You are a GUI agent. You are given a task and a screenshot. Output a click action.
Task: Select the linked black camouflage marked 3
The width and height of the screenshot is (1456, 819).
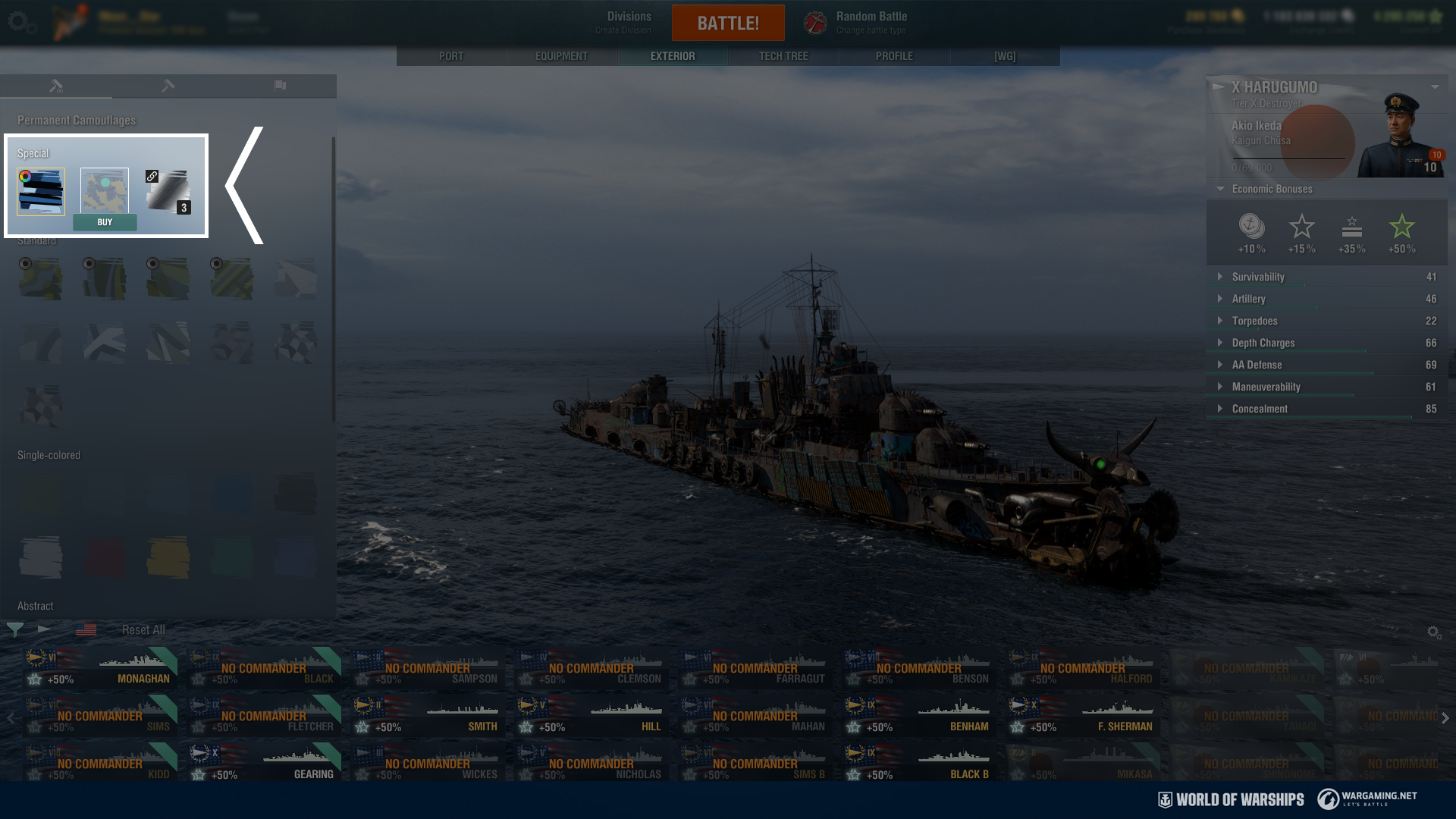(x=168, y=192)
